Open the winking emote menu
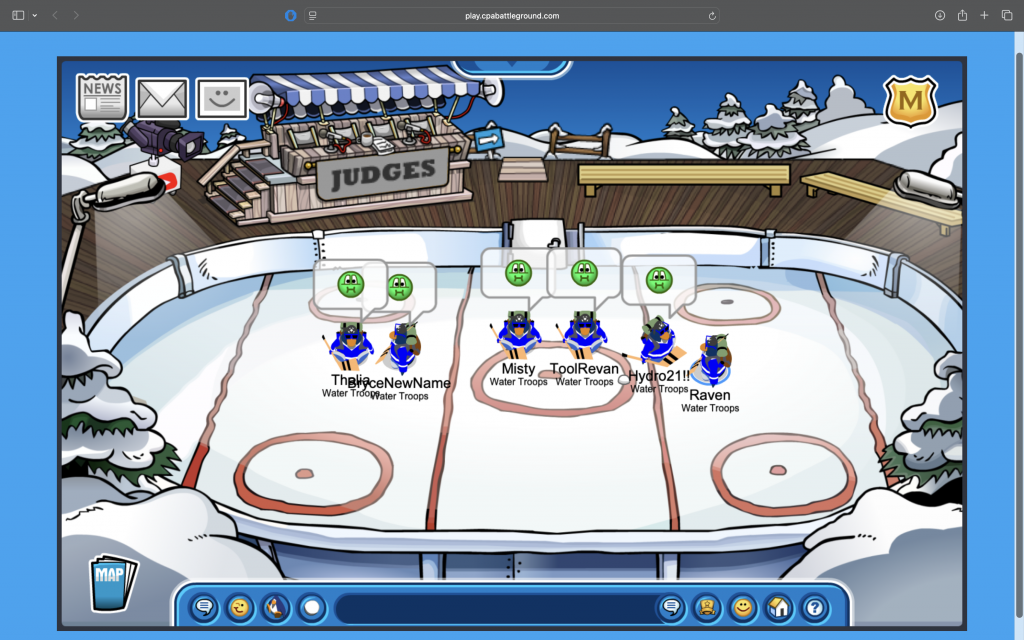This screenshot has width=1024, height=640. [x=240, y=607]
